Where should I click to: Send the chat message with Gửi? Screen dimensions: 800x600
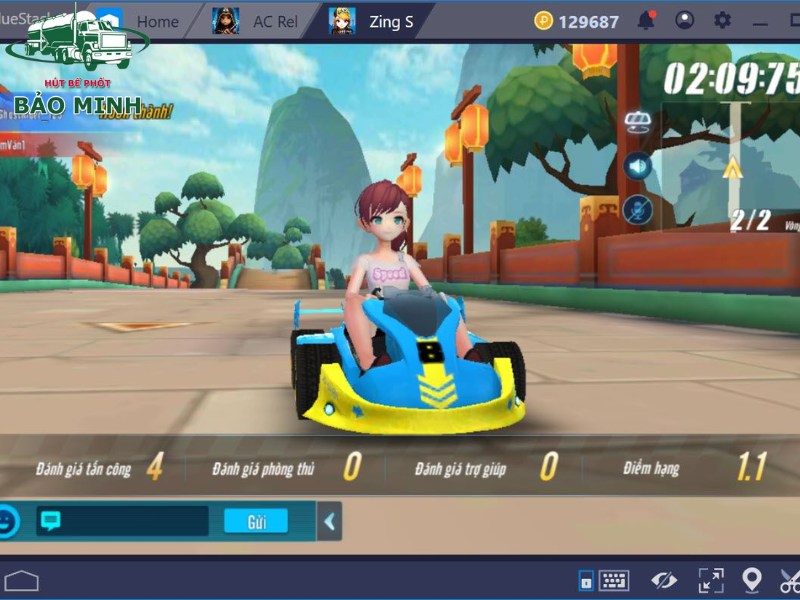[255, 521]
